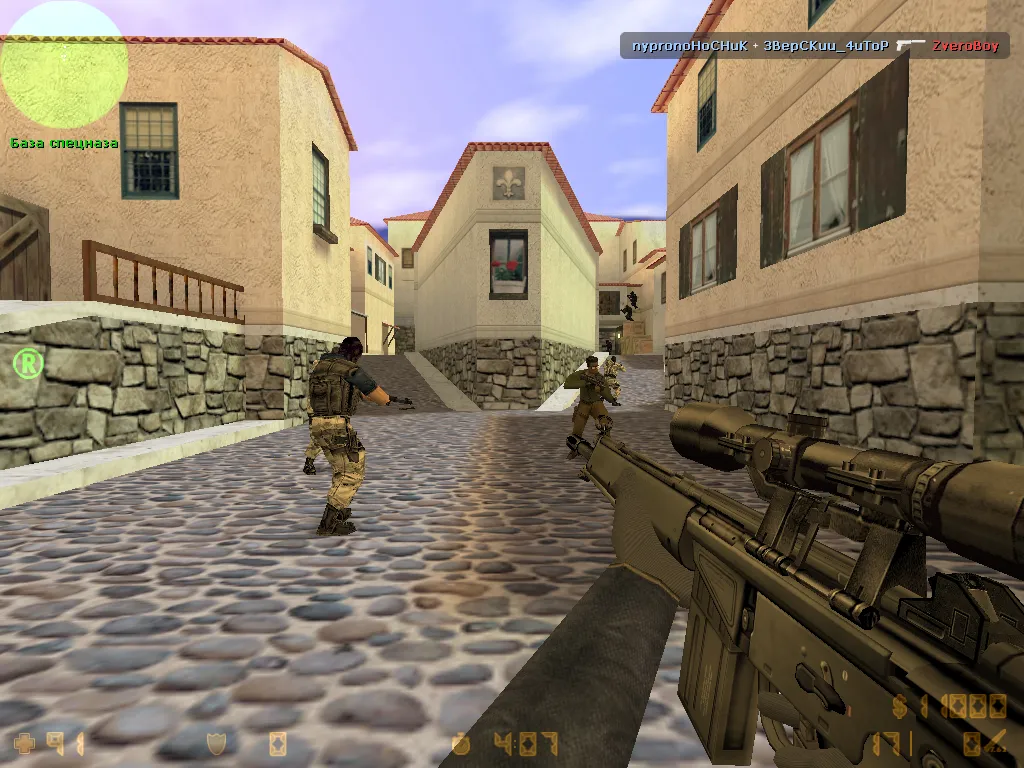
Task: Select the green rescue zone R icon
Action: (28, 363)
